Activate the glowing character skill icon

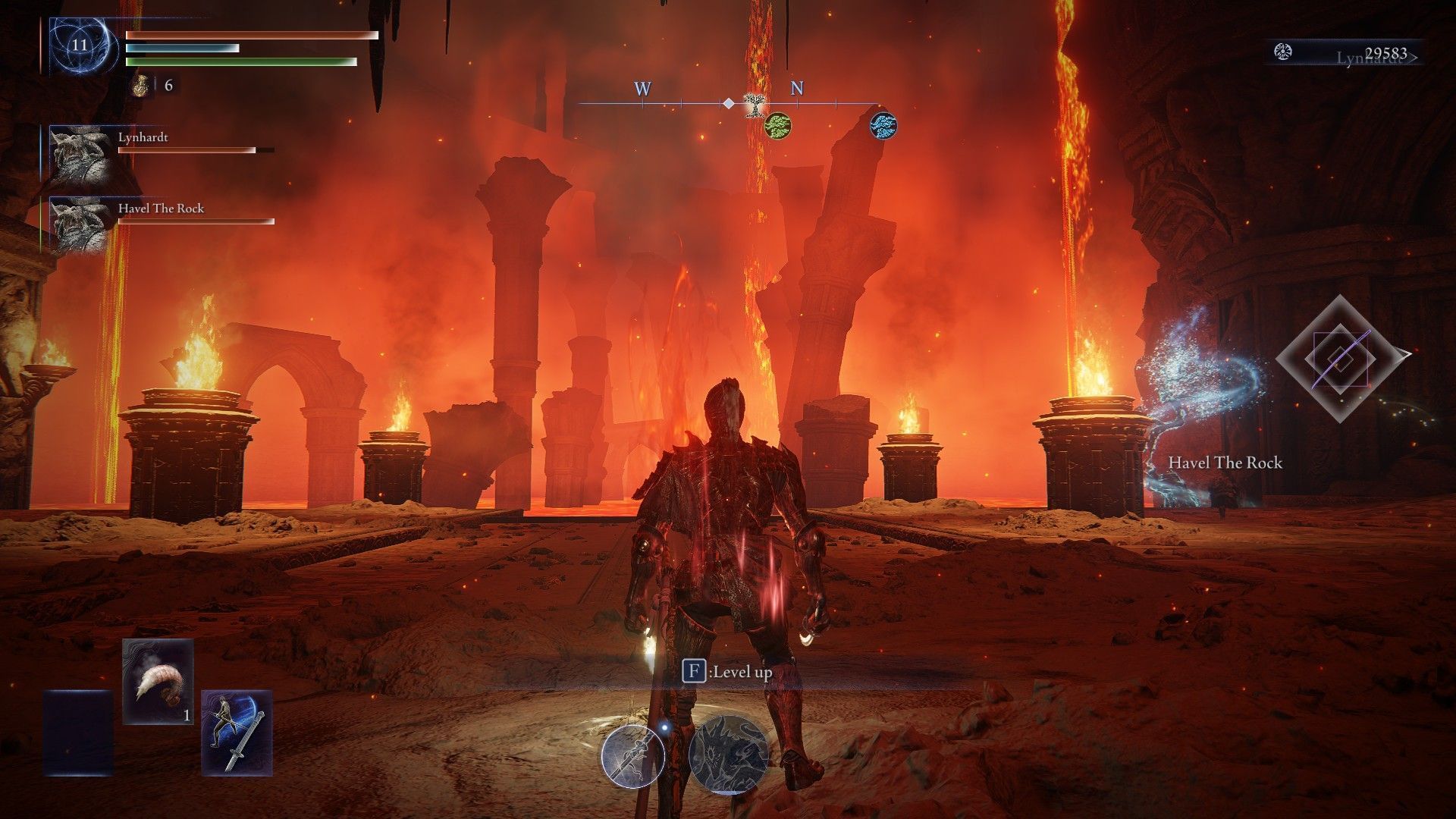coord(633,756)
